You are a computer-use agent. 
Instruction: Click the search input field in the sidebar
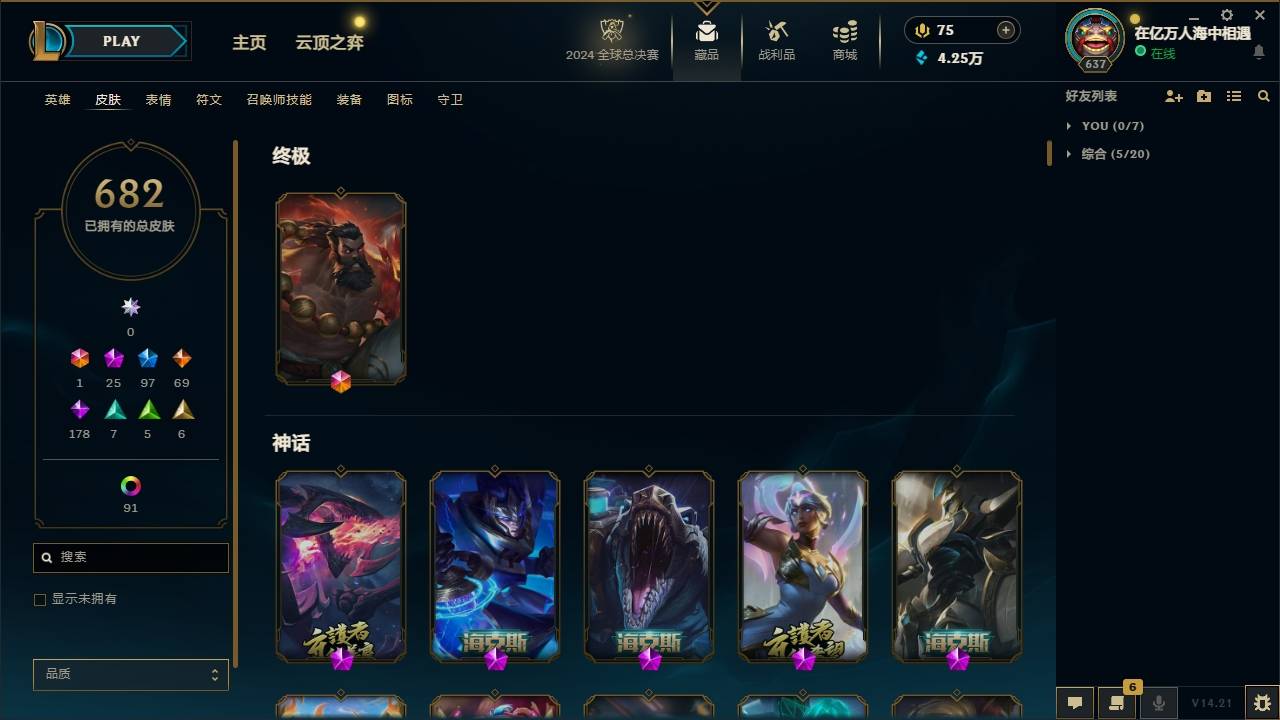(130, 557)
